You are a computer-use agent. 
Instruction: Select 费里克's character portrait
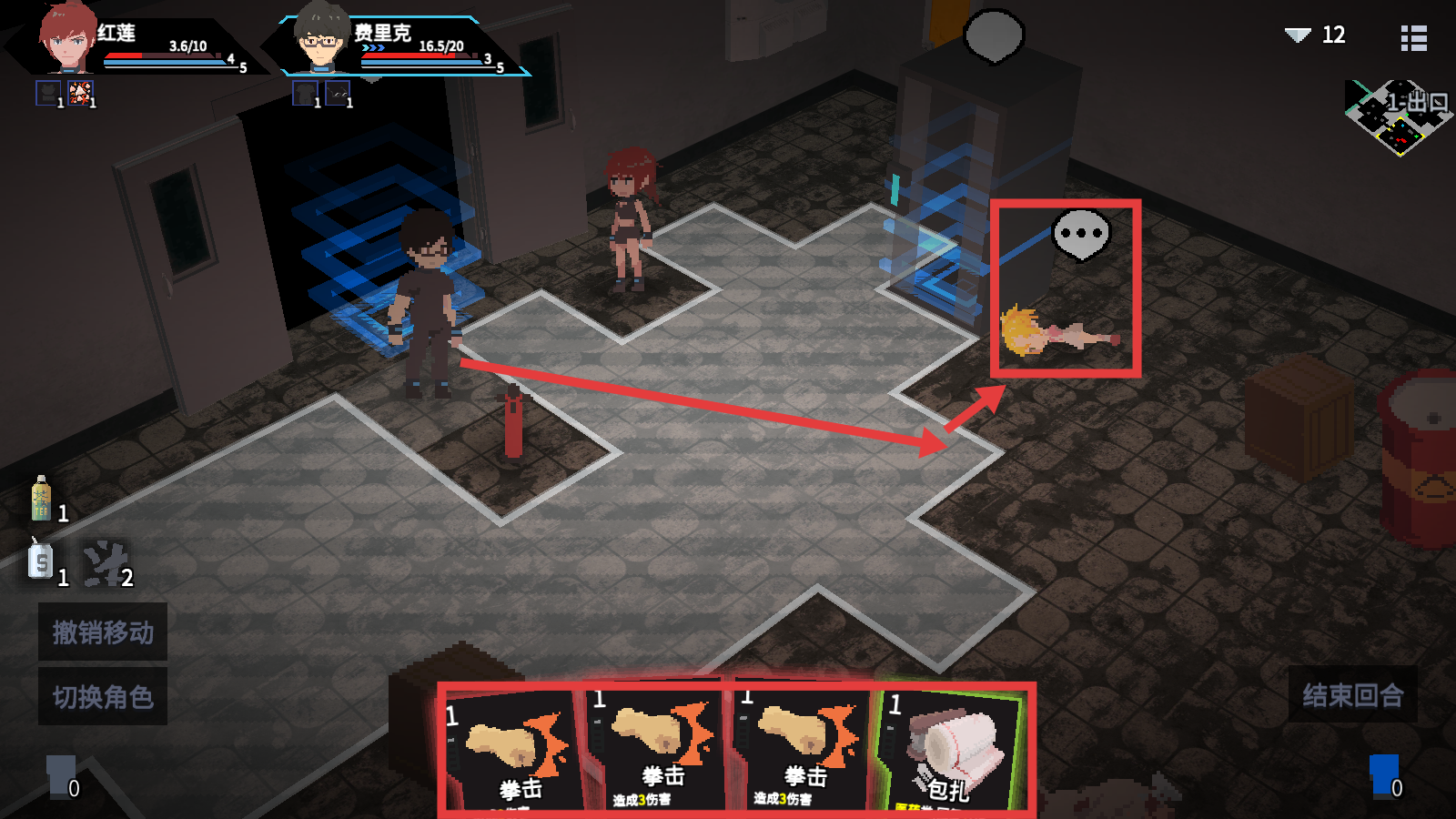320,40
